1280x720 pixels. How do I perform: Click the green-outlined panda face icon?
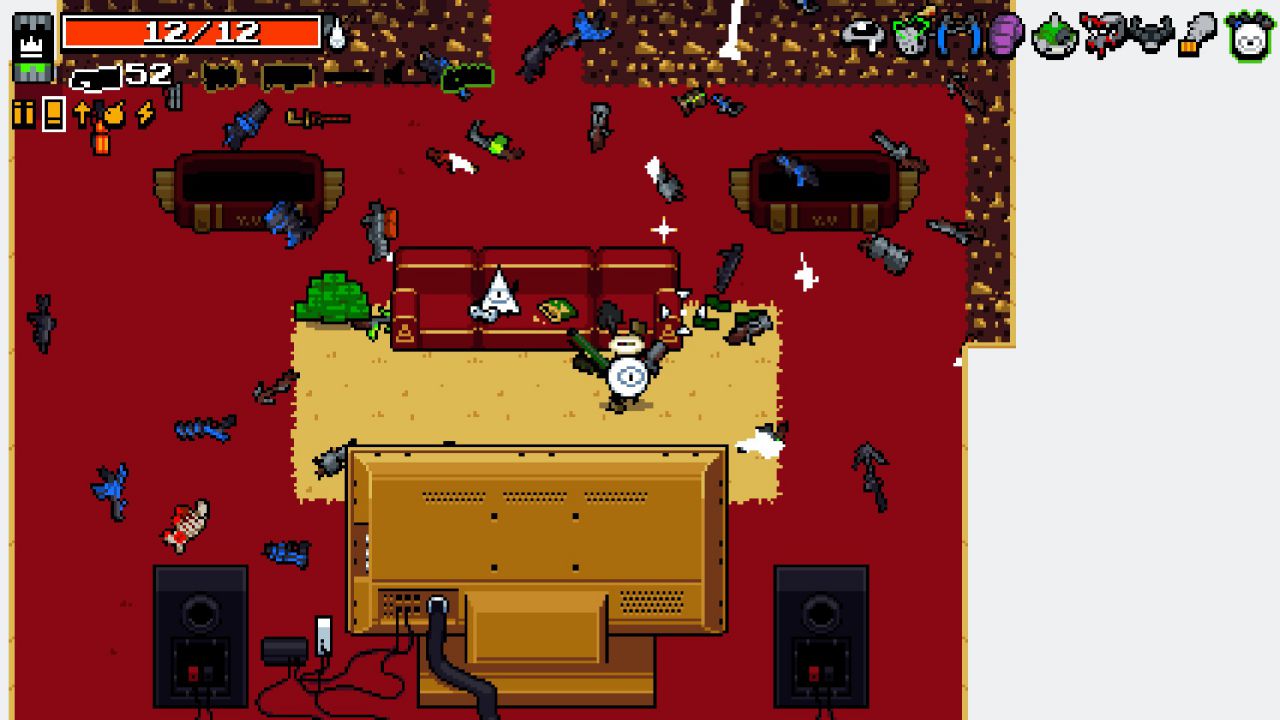[x=1249, y=38]
